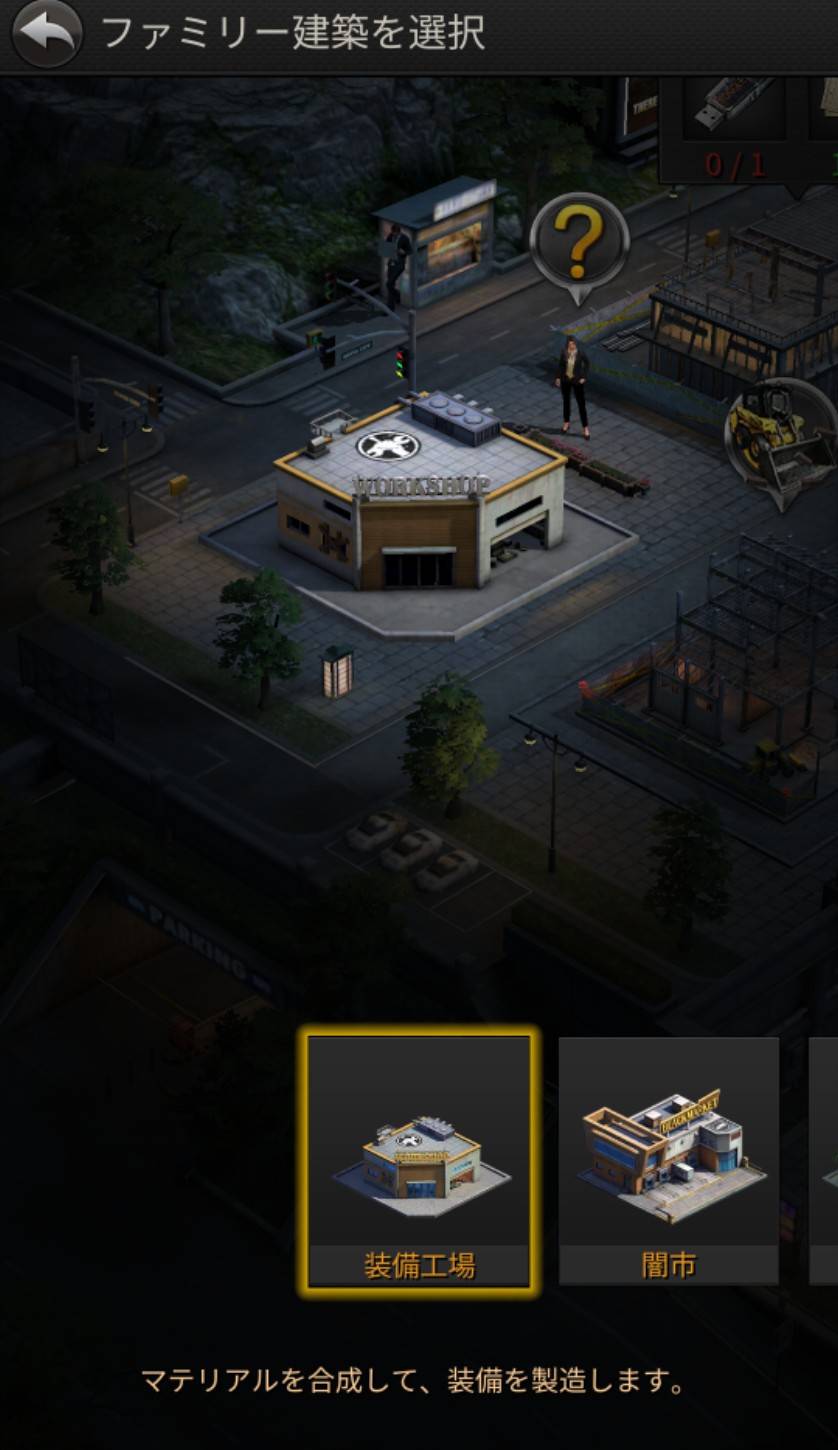
Task: Select the 装備工場 building tile
Action: pos(418,1162)
